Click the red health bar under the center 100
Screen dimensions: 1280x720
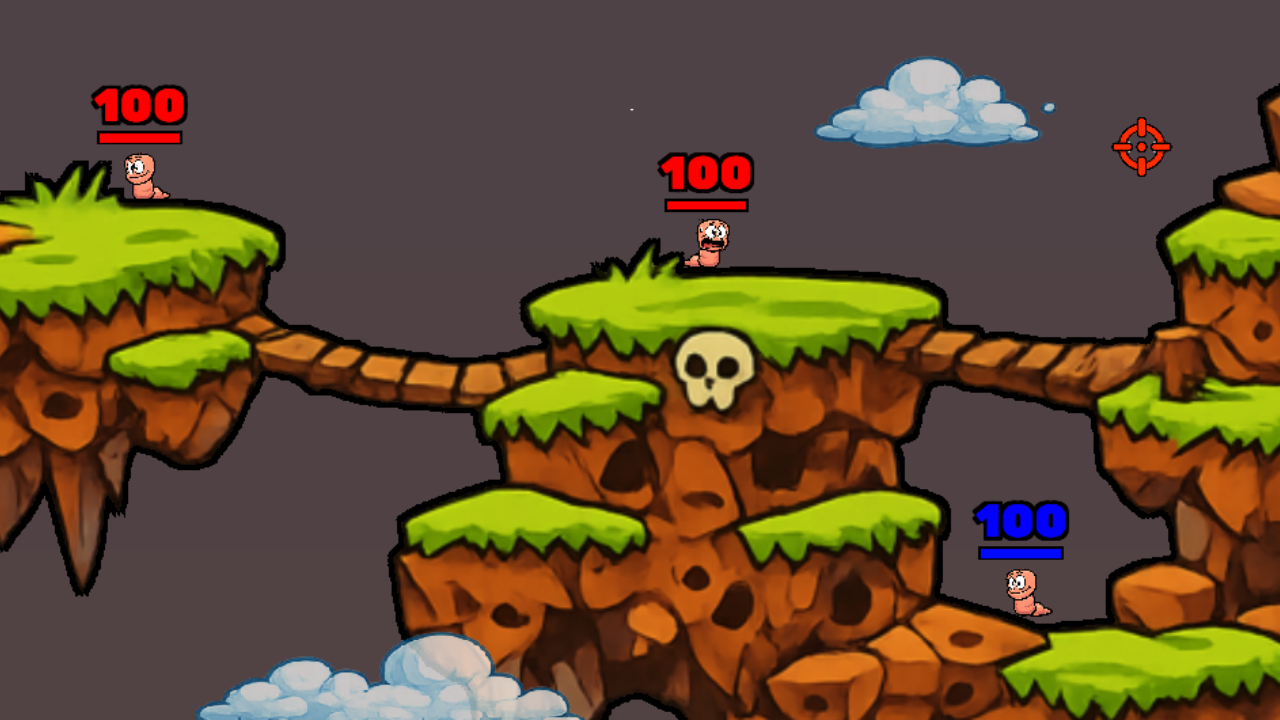[704, 203]
